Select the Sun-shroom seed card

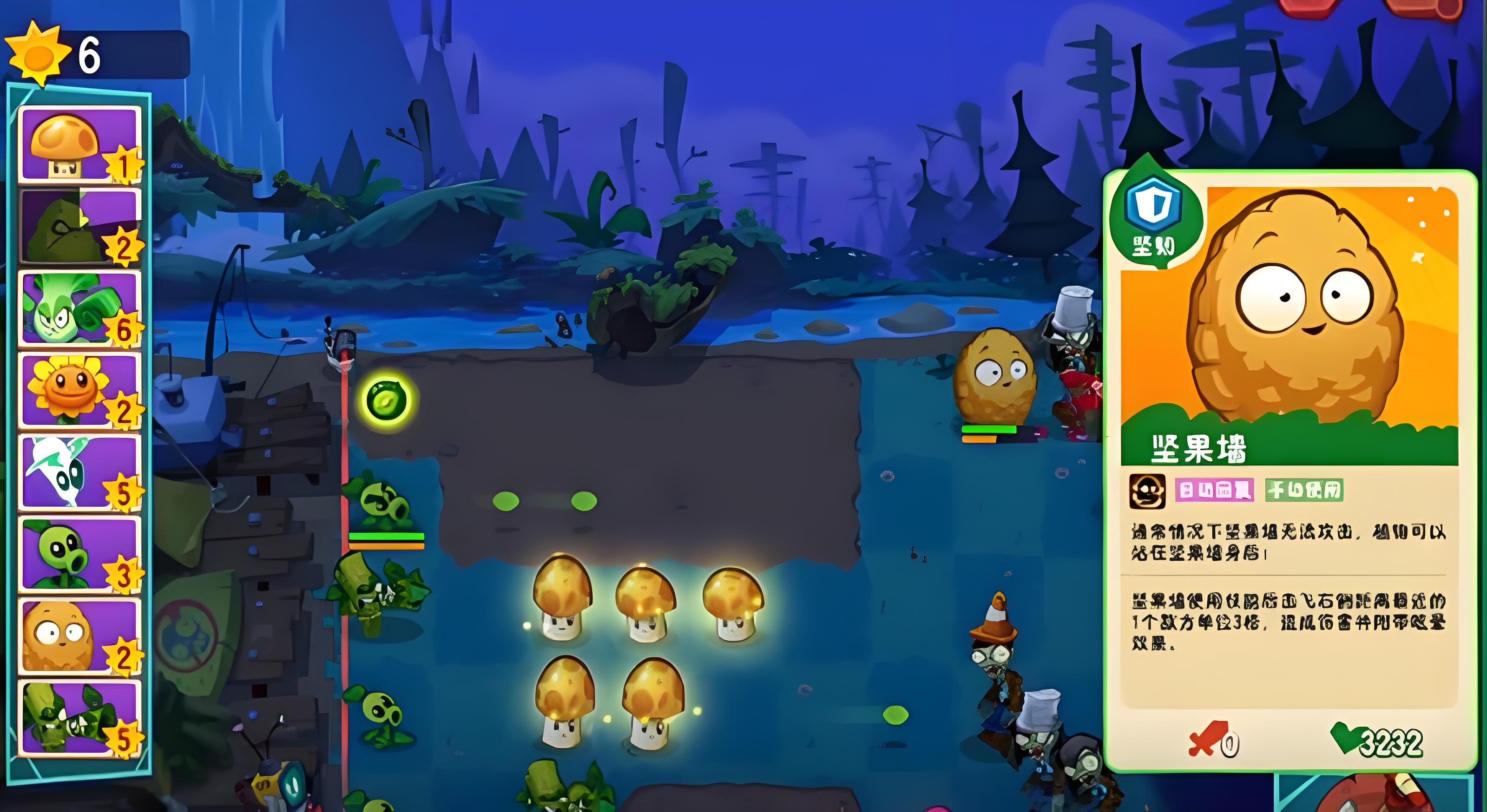(x=79, y=144)
